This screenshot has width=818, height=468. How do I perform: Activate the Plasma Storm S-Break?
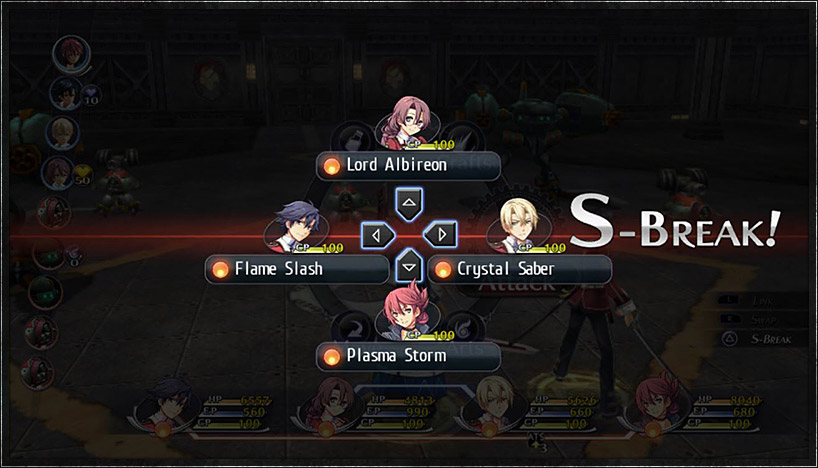point(408,356)
